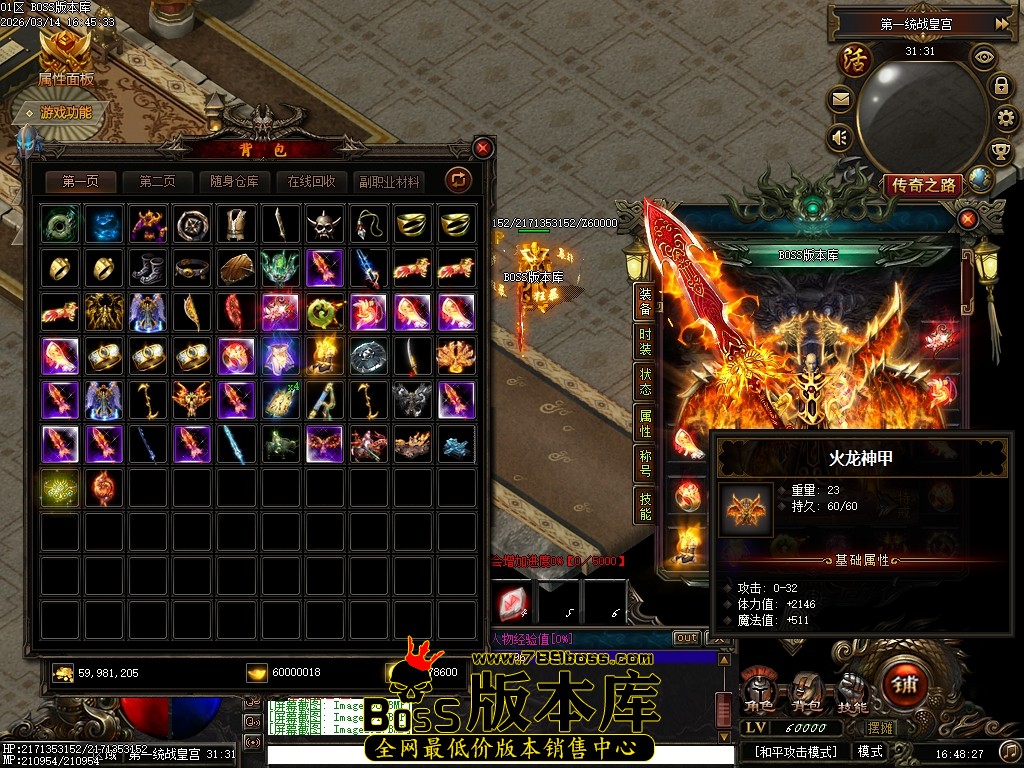Open the 随身仓库 storage tab
The image size is (1024, 768).
click(x=235, y=182)
